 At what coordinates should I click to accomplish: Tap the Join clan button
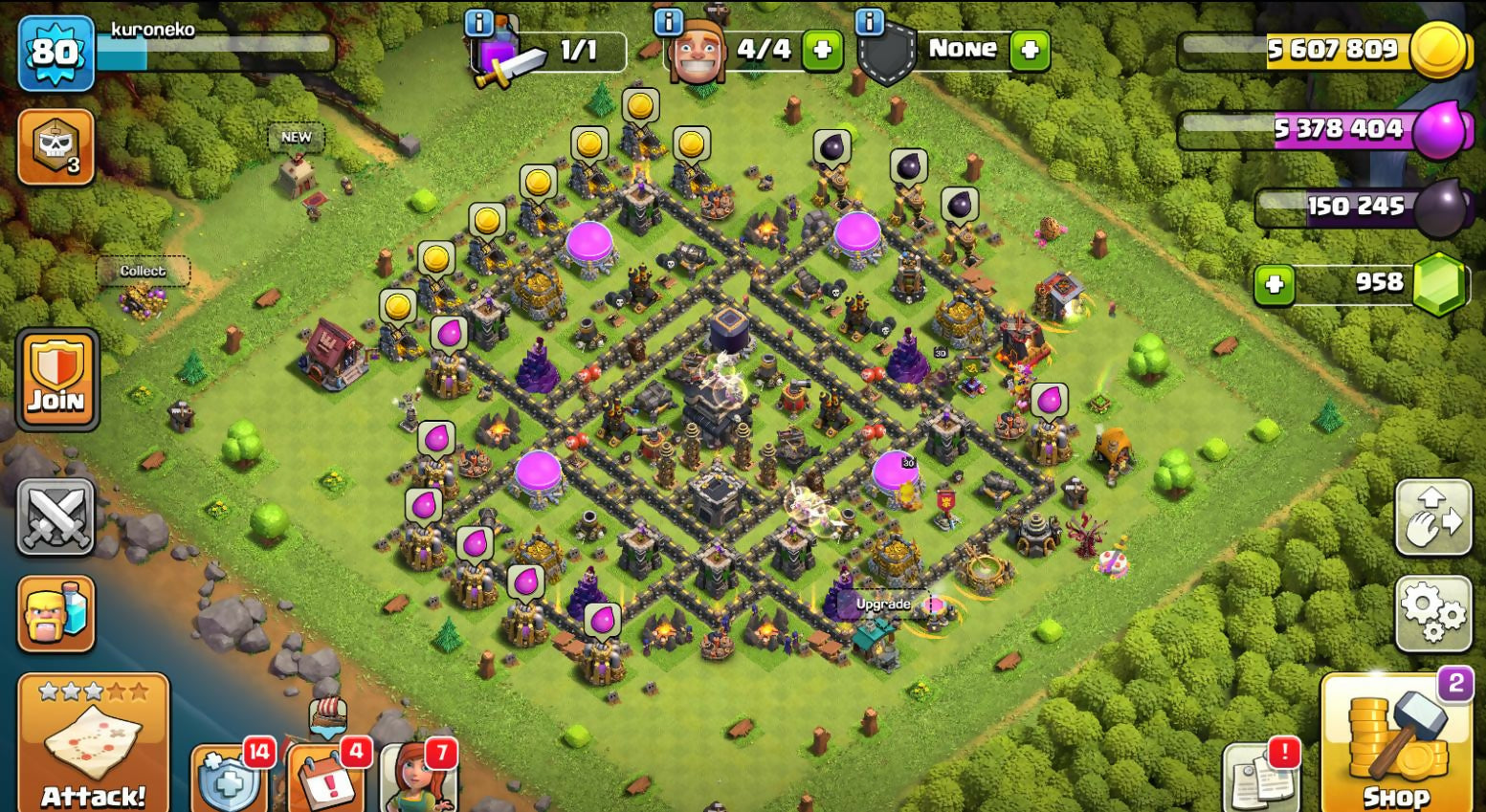pos(56,380)
